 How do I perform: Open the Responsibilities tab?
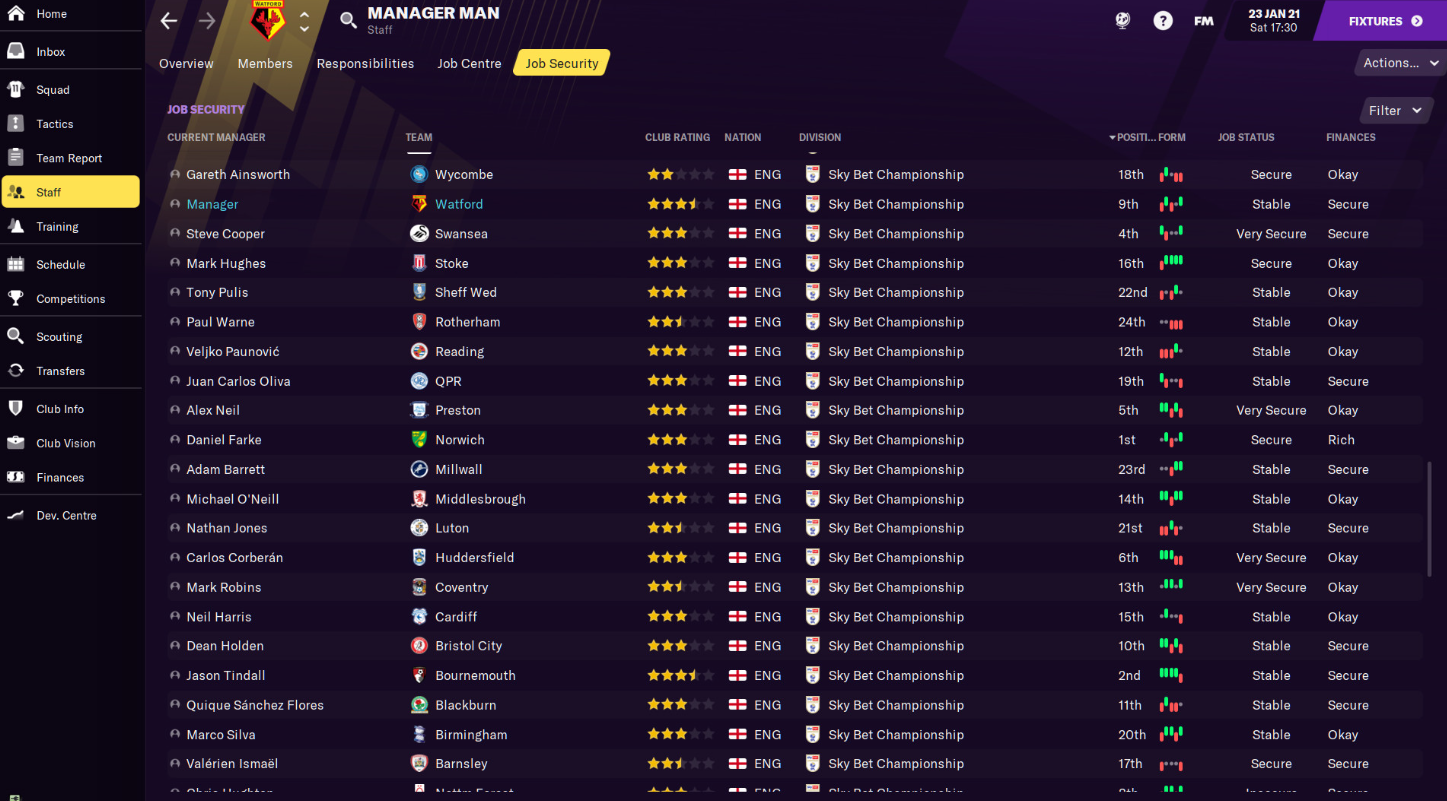point(365,63)
